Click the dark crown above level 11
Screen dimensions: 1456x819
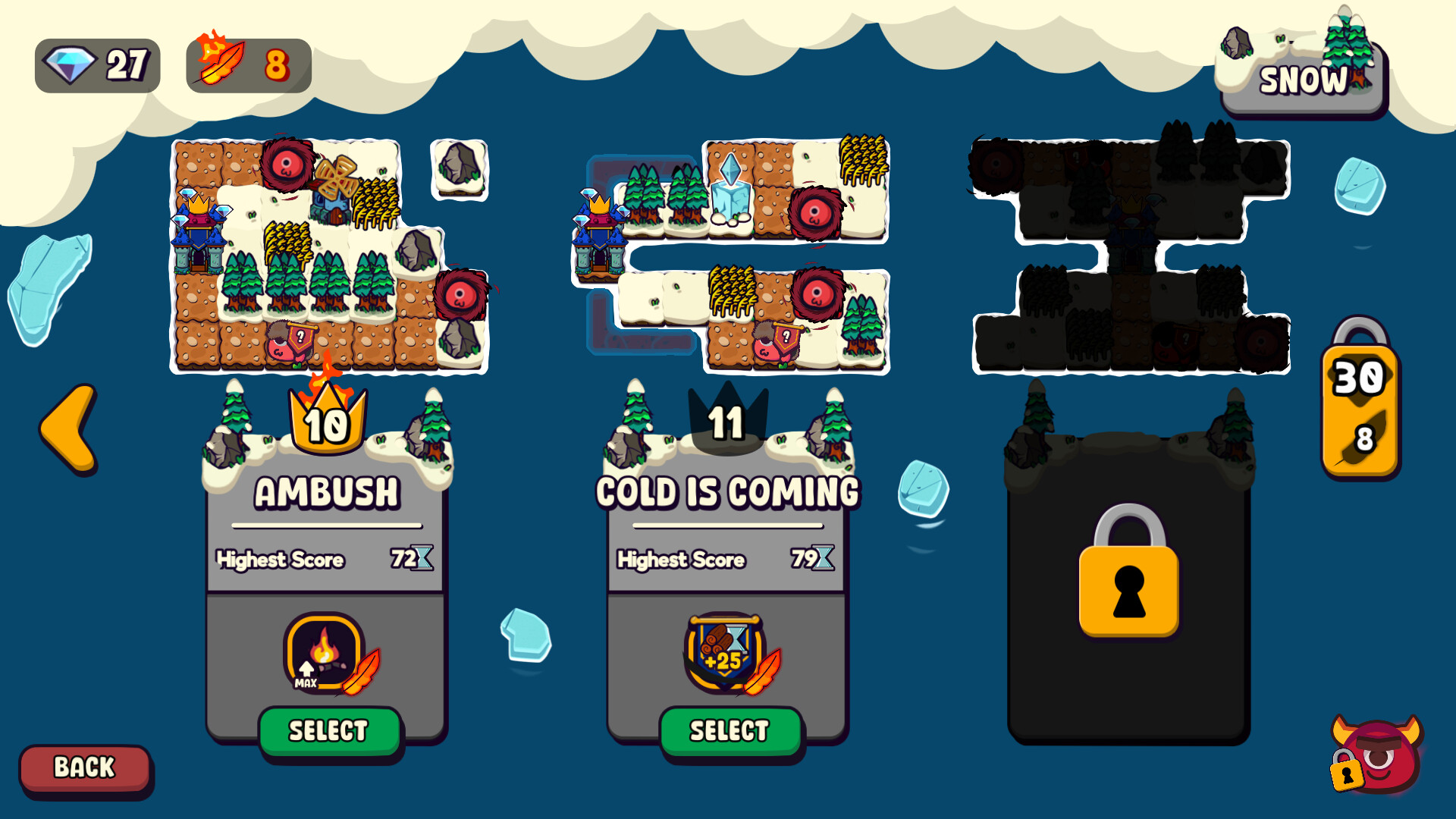click(726, 421)
